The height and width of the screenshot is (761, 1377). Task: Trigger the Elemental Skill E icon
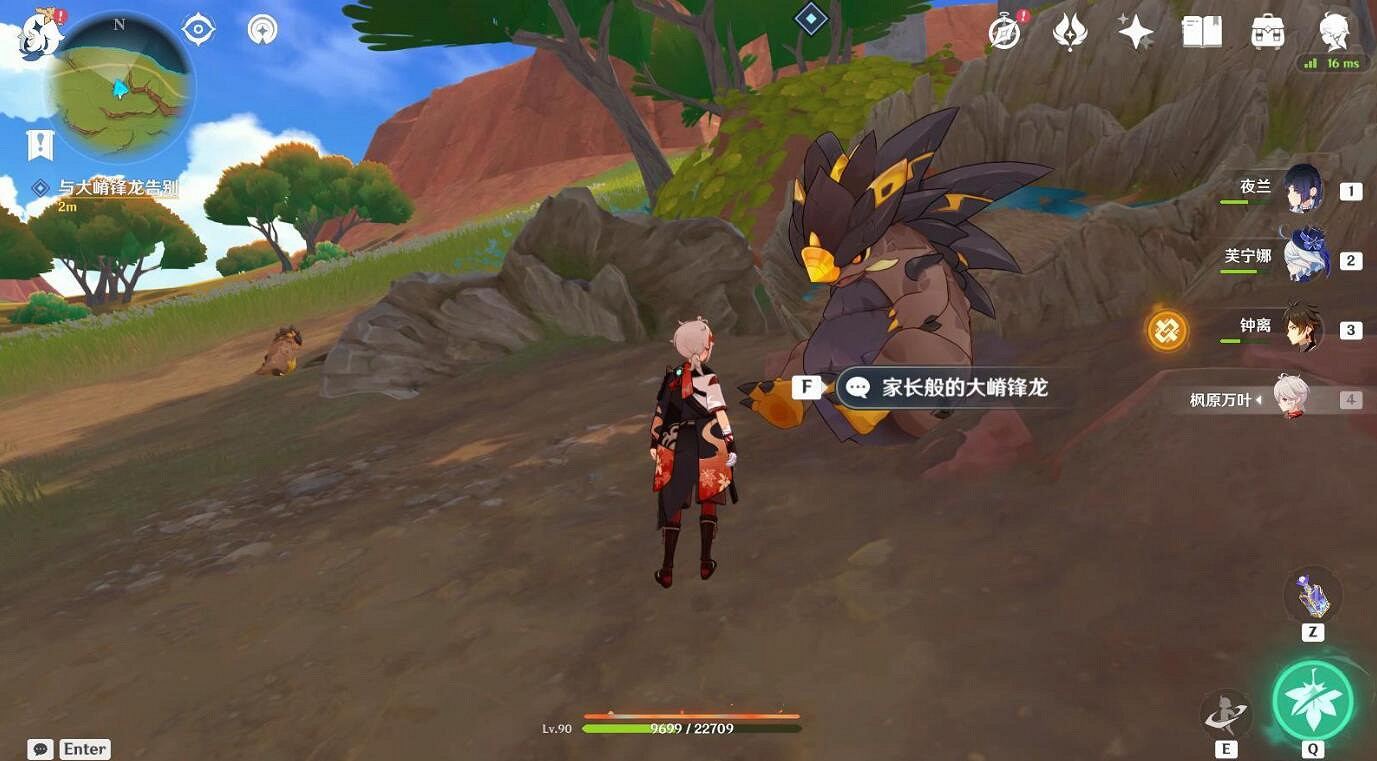[1227, 713]
